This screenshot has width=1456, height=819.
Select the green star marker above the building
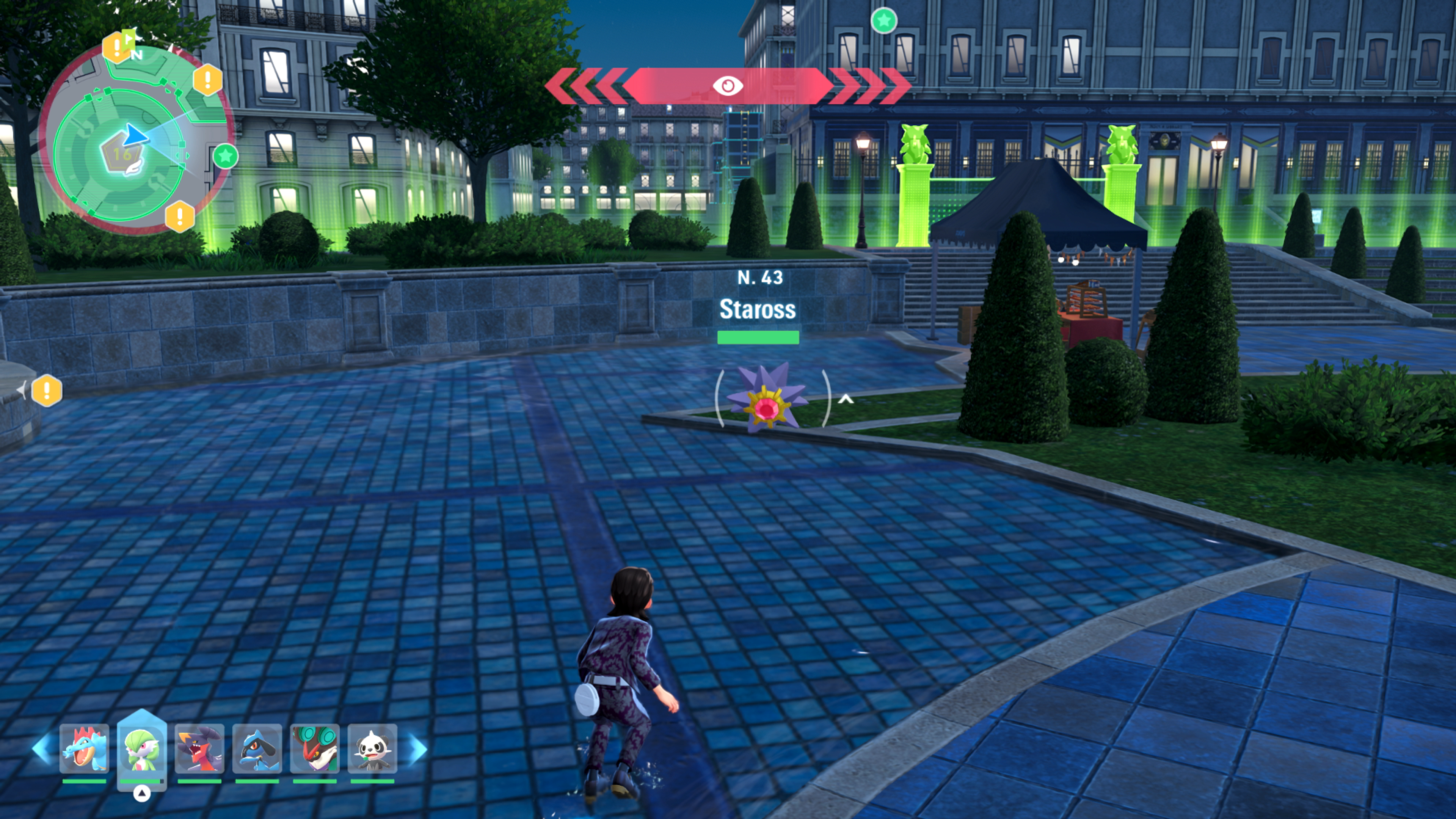pos(883,21)
